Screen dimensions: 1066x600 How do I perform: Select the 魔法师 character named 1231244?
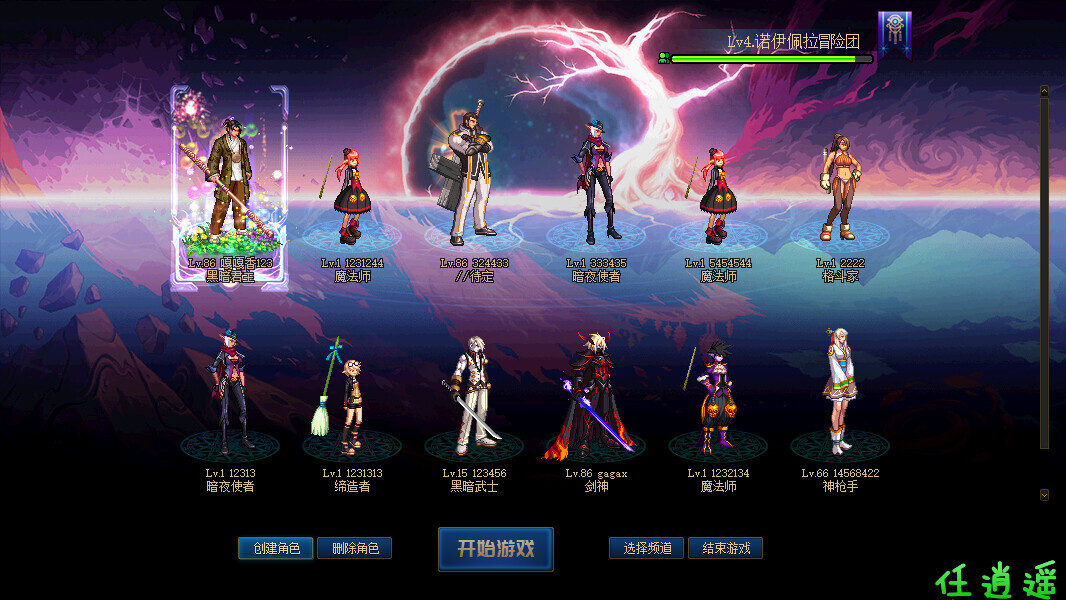tap(352, 195)
